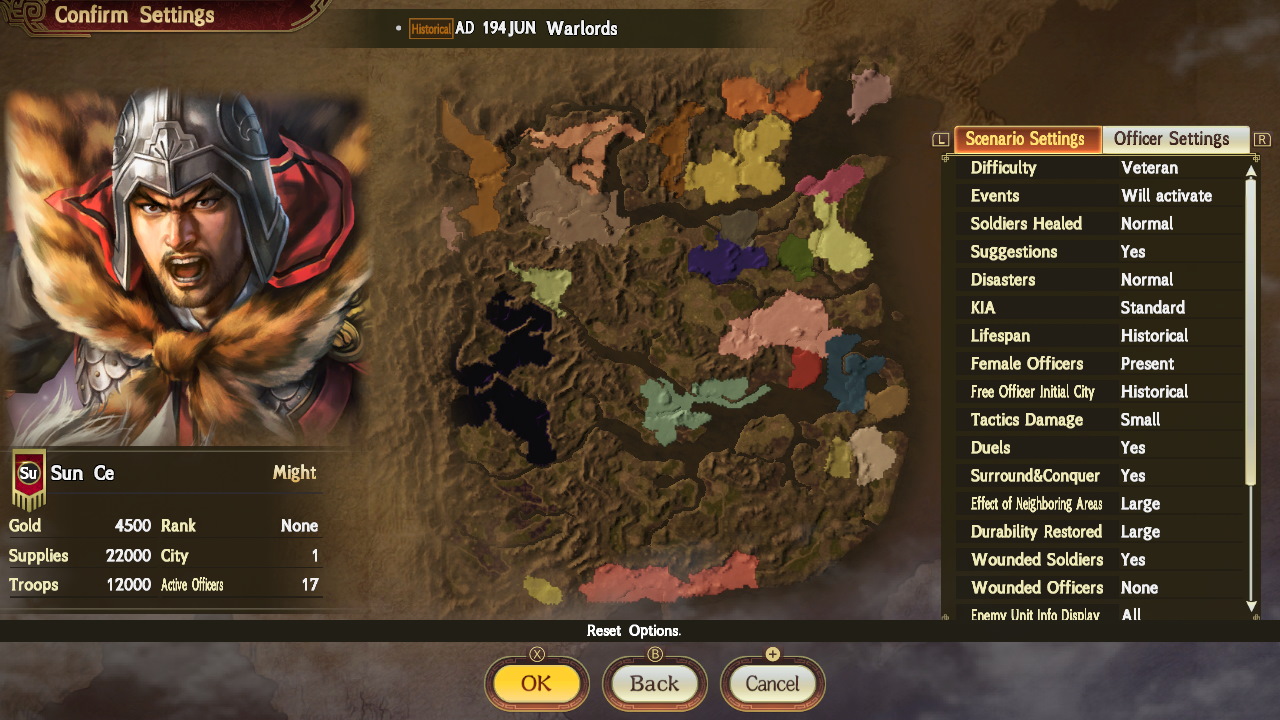Click the Su faction emblem icon

25,472
